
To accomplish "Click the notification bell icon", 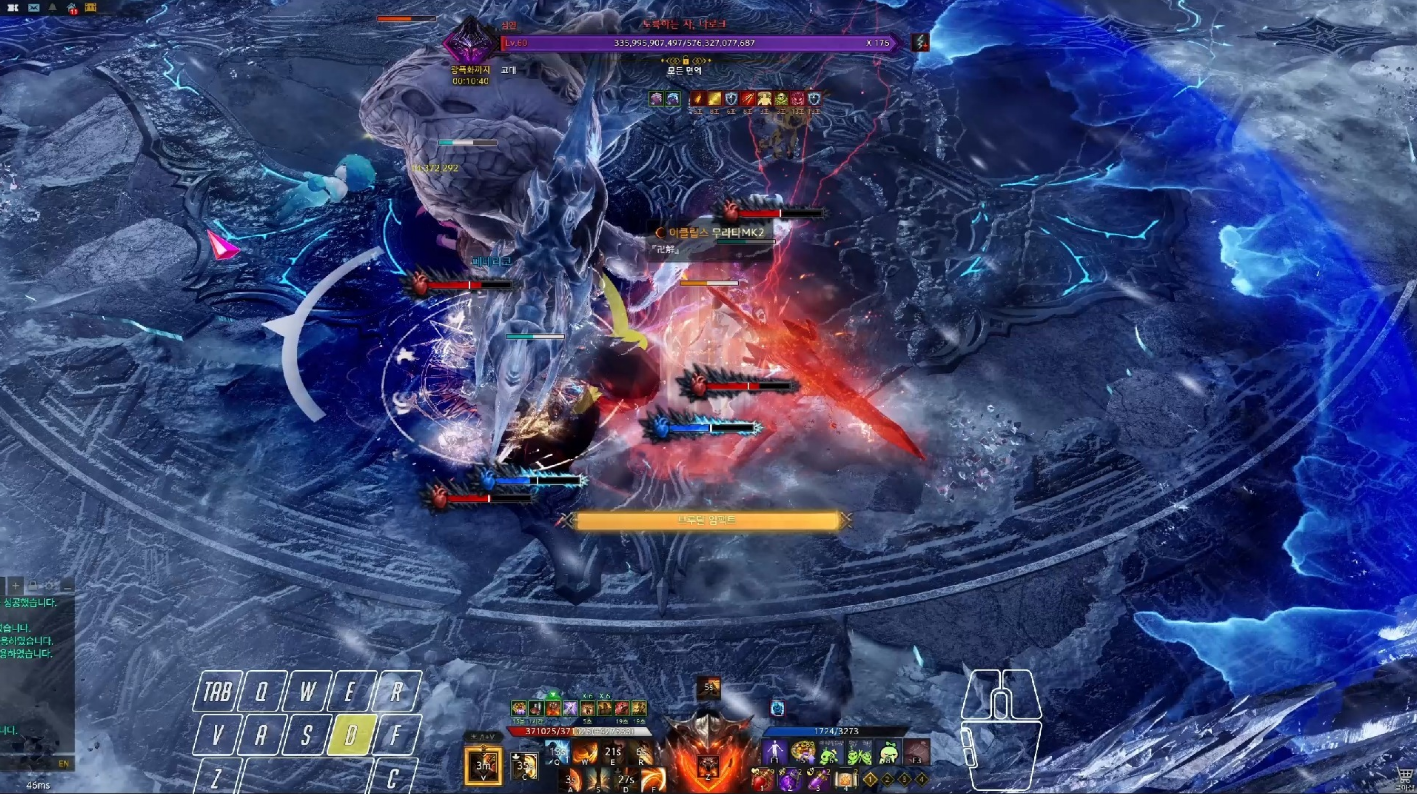I will click(x=53, y=7).
